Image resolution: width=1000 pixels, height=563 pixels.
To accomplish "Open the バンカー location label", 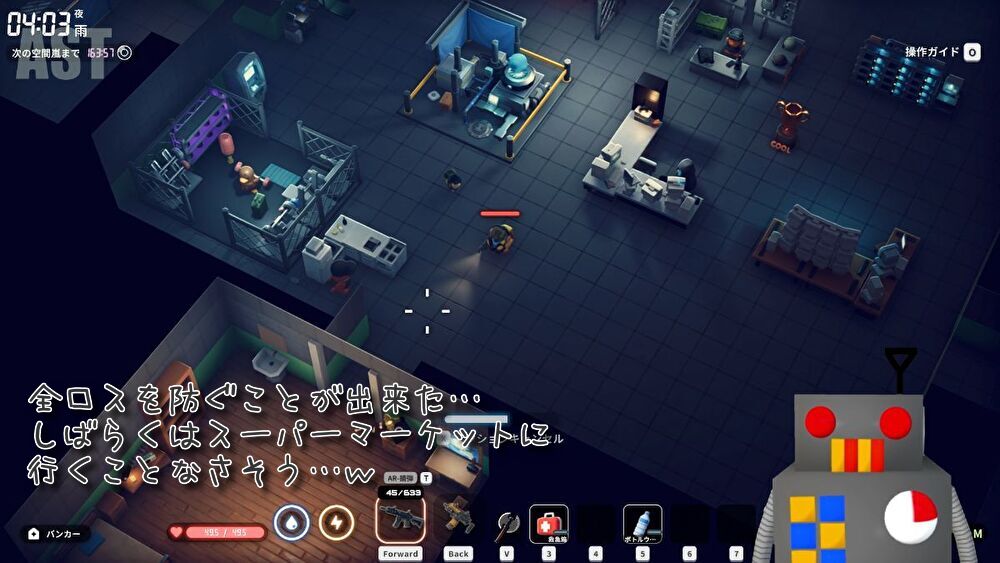I will point(56,534).
